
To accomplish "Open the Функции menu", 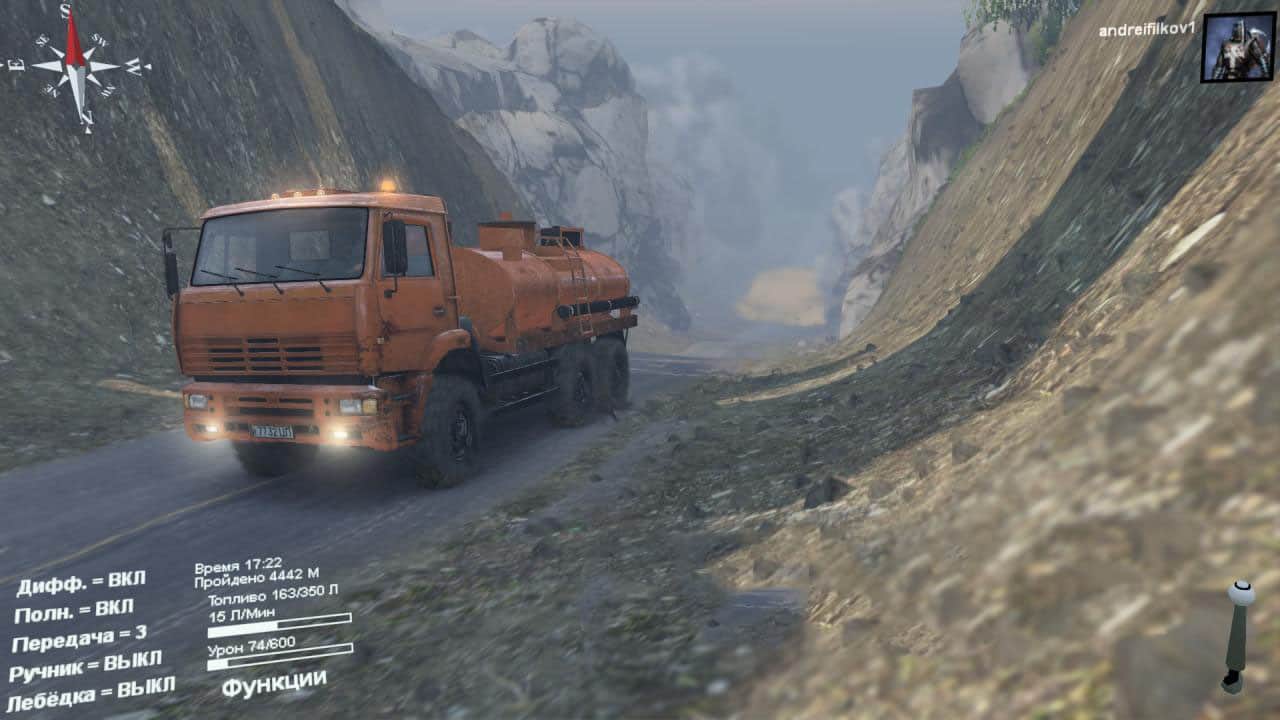I will (x=273, y=683).
